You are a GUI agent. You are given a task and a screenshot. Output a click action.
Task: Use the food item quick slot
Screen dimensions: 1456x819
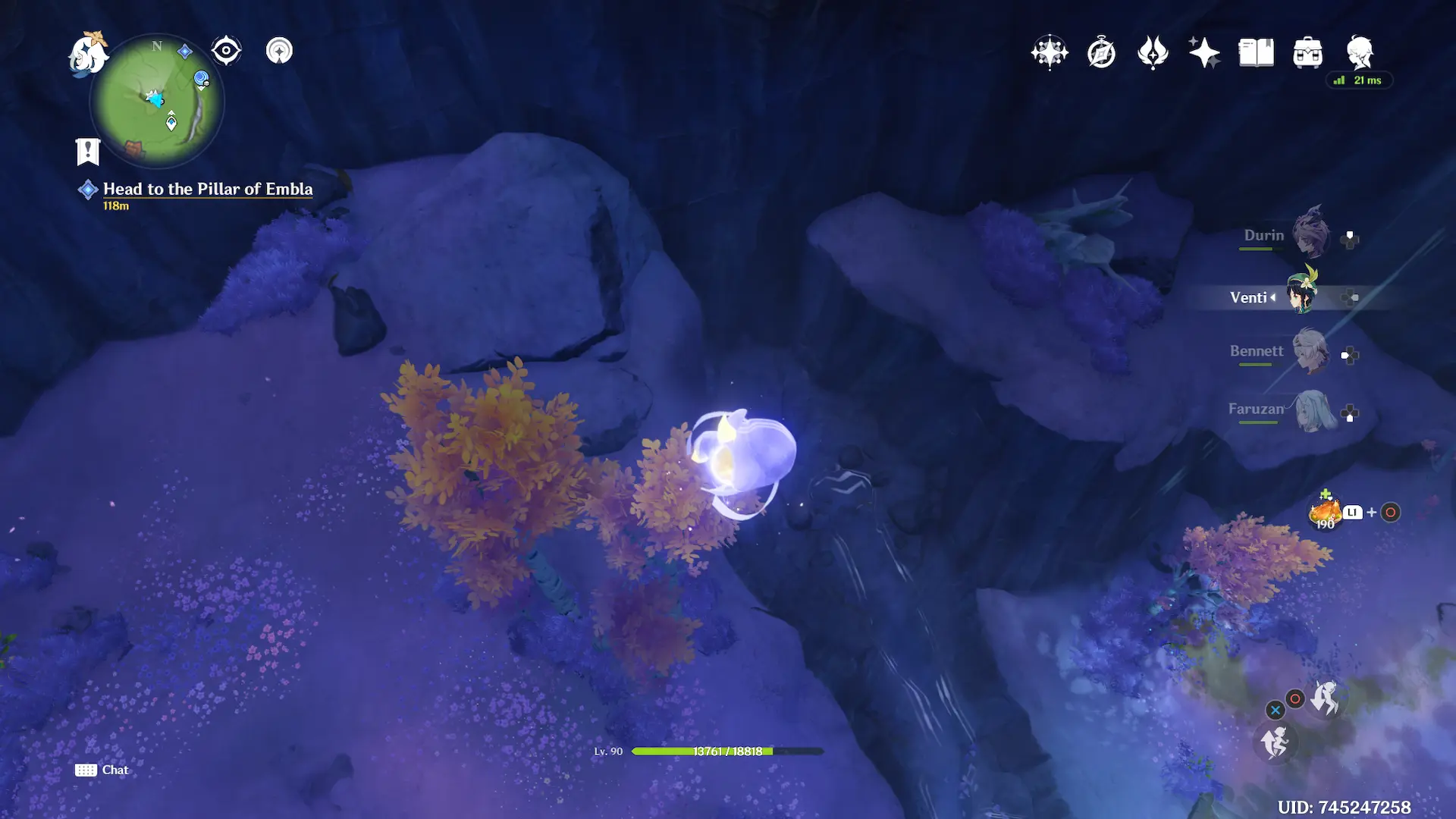tap(1325, 512)
